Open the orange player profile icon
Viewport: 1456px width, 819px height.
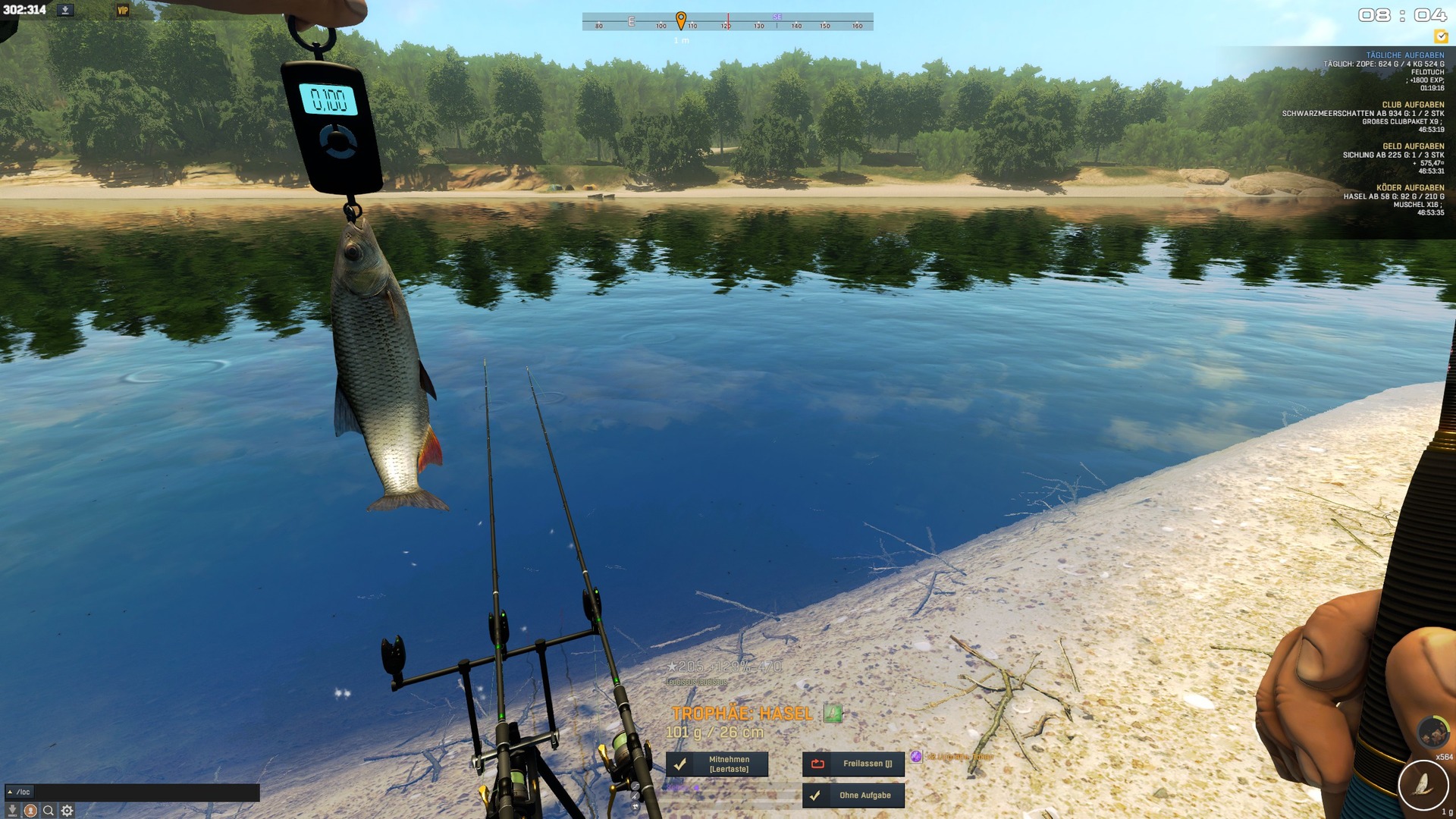(x=30, y=811)
